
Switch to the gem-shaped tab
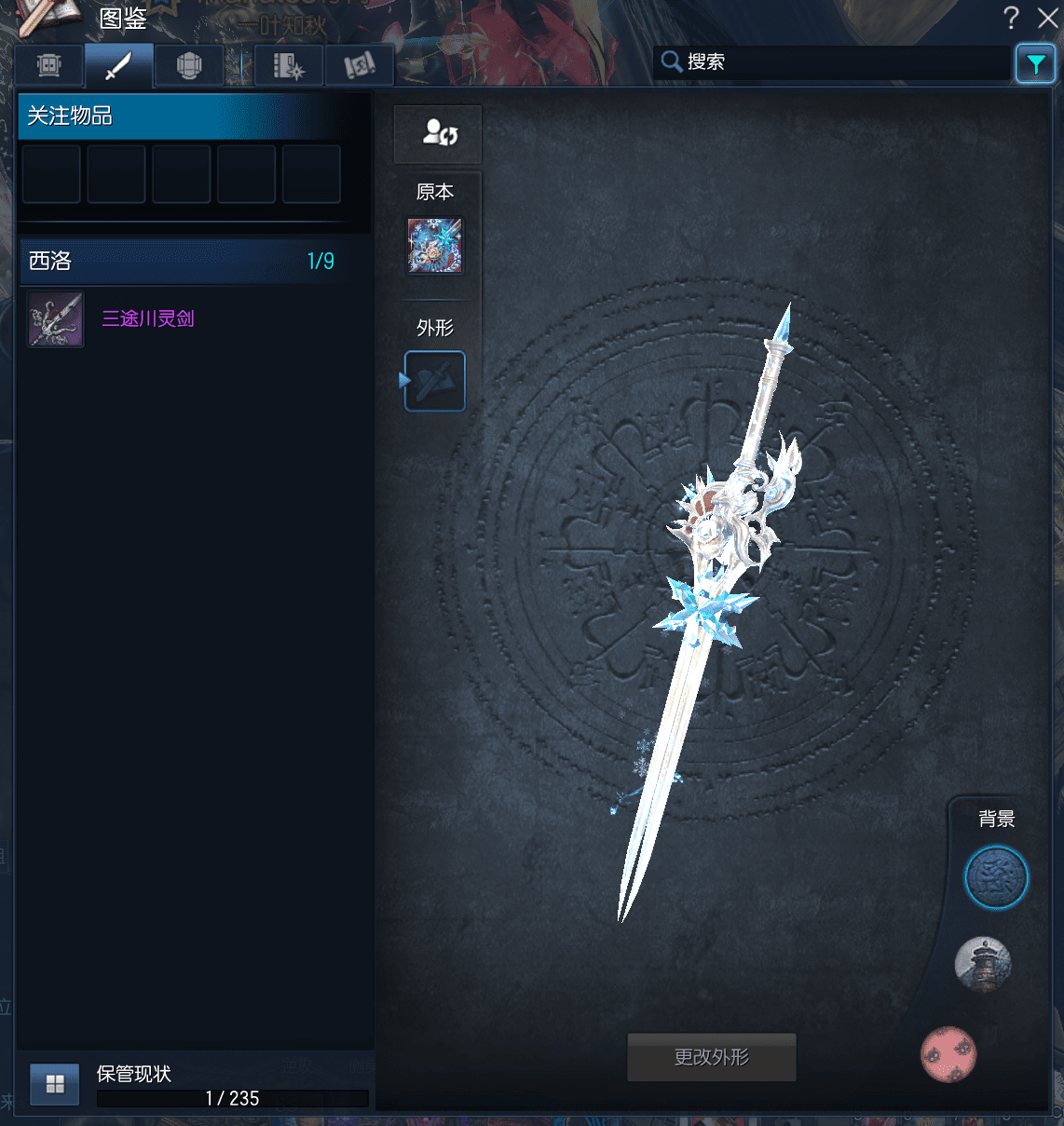click(x=189, y=65)
